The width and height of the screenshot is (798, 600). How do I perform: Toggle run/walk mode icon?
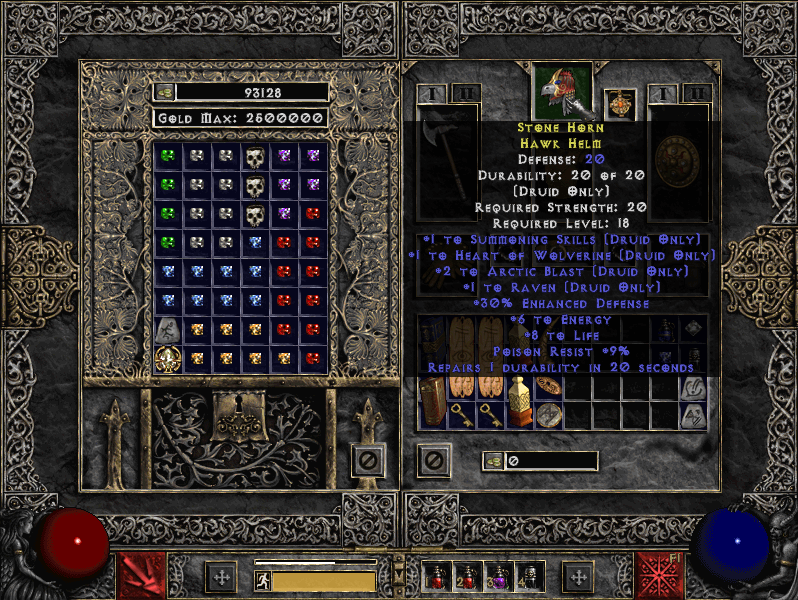pyautogui.click(x=262, y=581)
